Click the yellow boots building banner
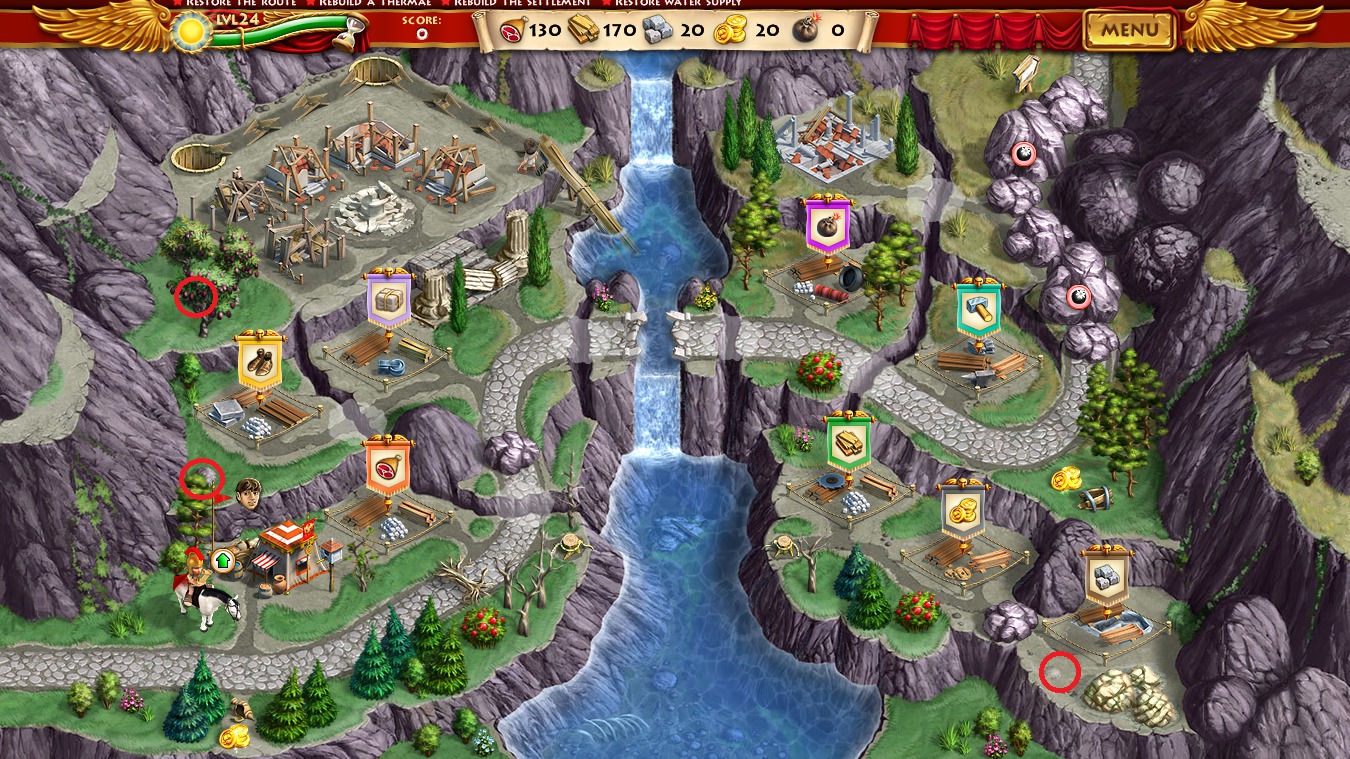The image size is (1350, 759). coord(260,362)
